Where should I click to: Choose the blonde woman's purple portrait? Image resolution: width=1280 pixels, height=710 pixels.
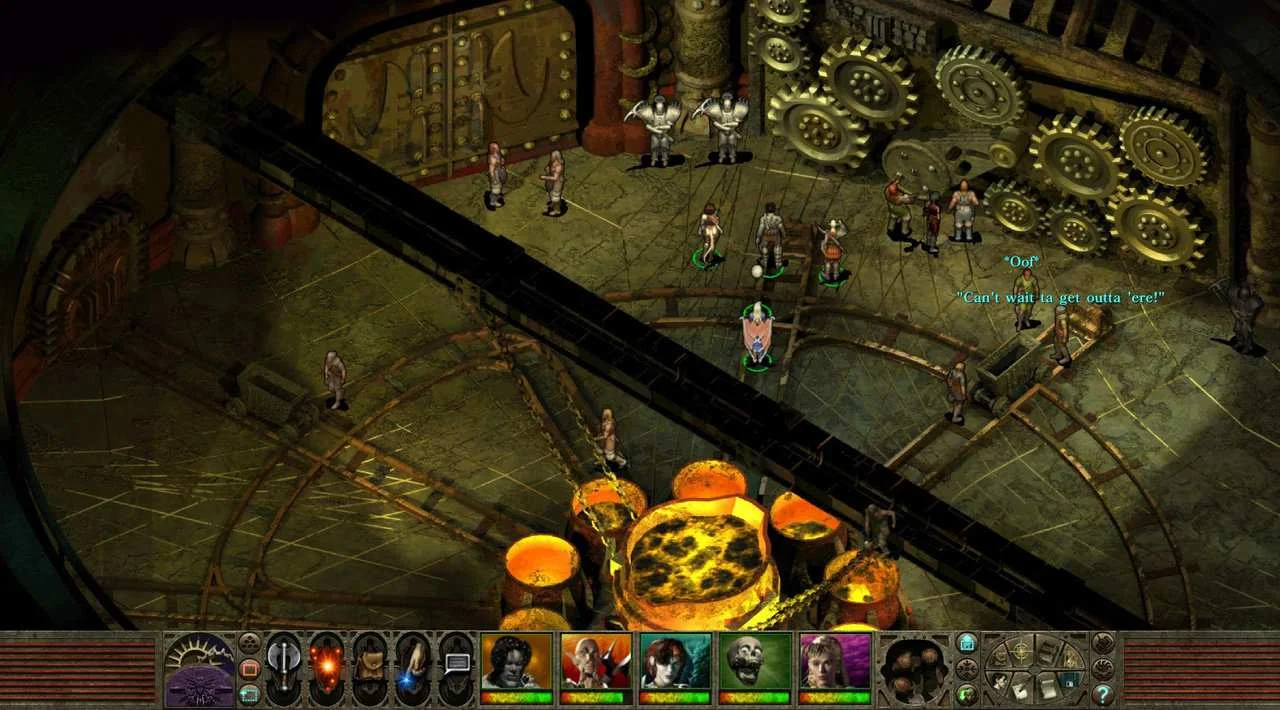pyautogui.click(x=835, y=662)
